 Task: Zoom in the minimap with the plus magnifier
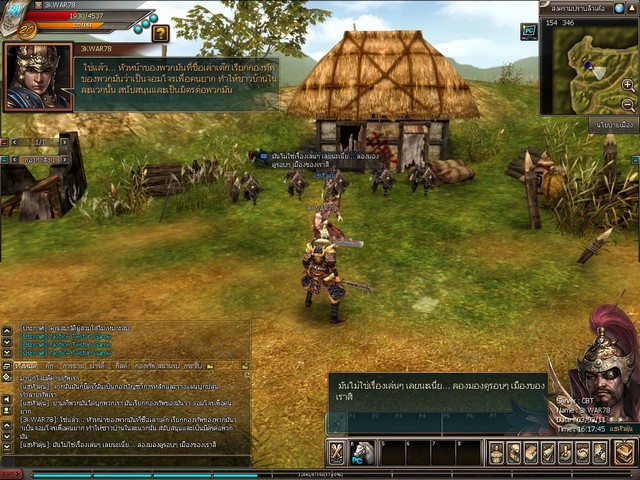coord(628,84)
